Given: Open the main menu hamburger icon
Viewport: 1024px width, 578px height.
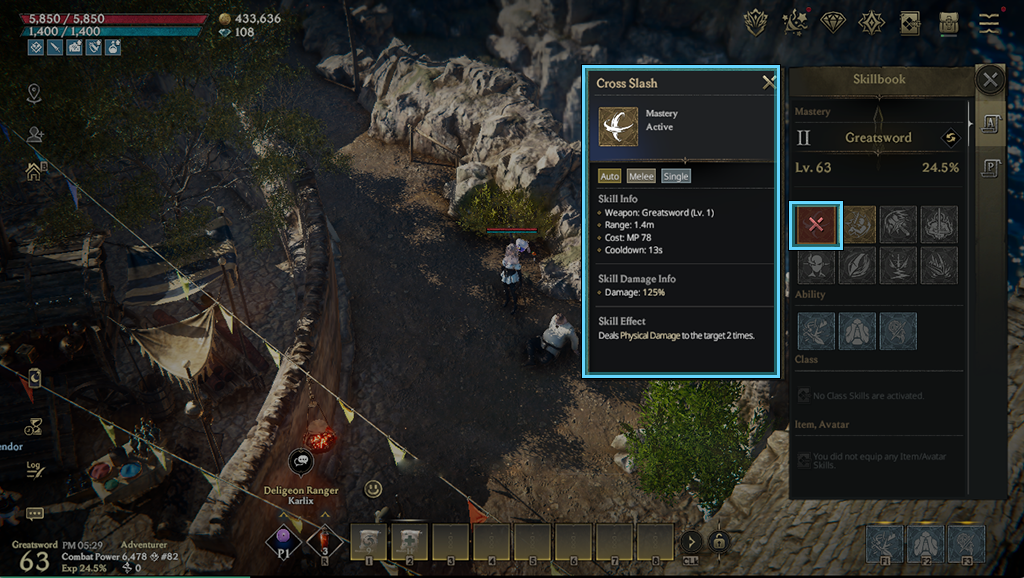Looking at the screenshot, I should point(989,22).
